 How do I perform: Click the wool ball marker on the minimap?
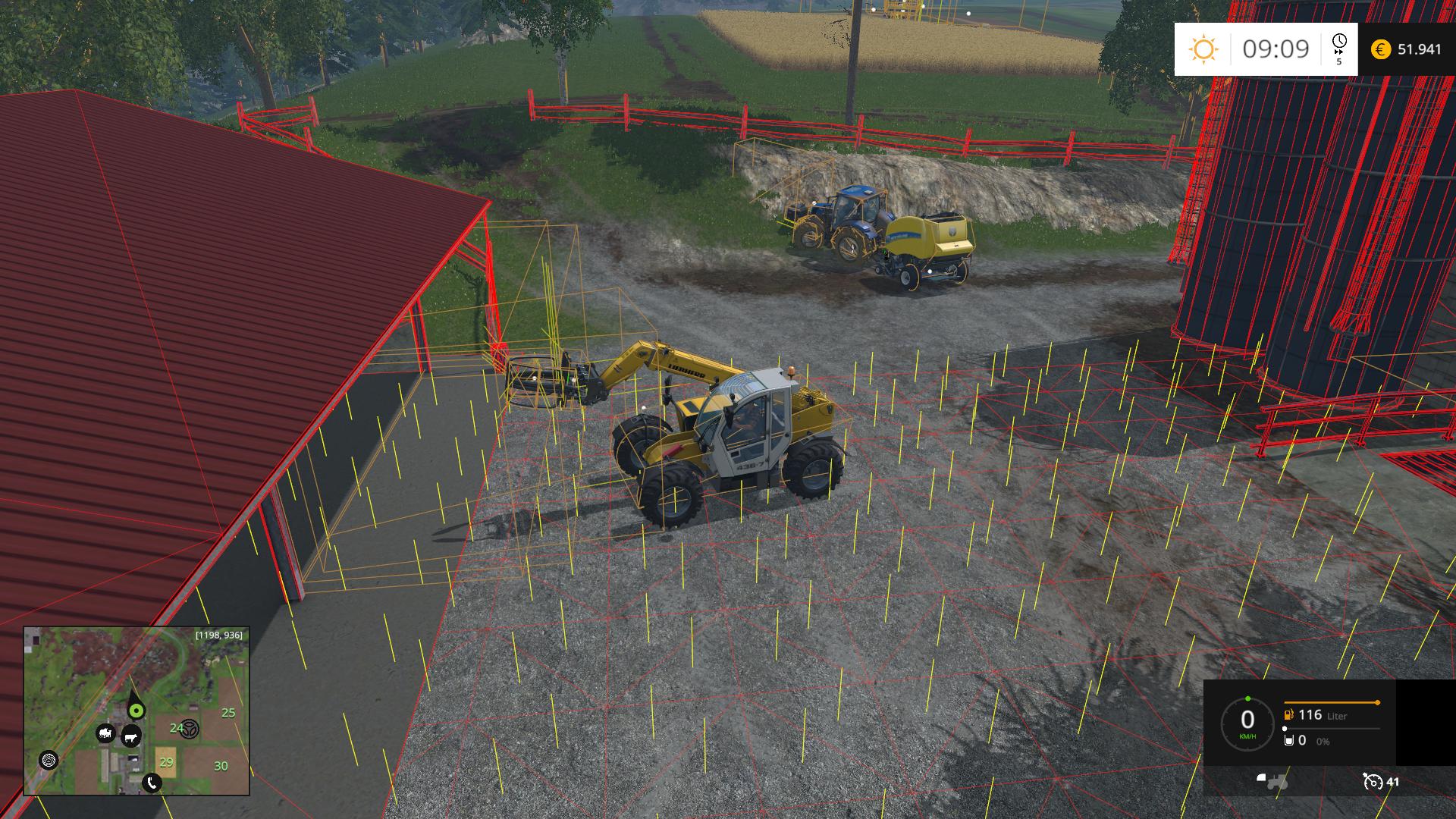tap(49, 759)
